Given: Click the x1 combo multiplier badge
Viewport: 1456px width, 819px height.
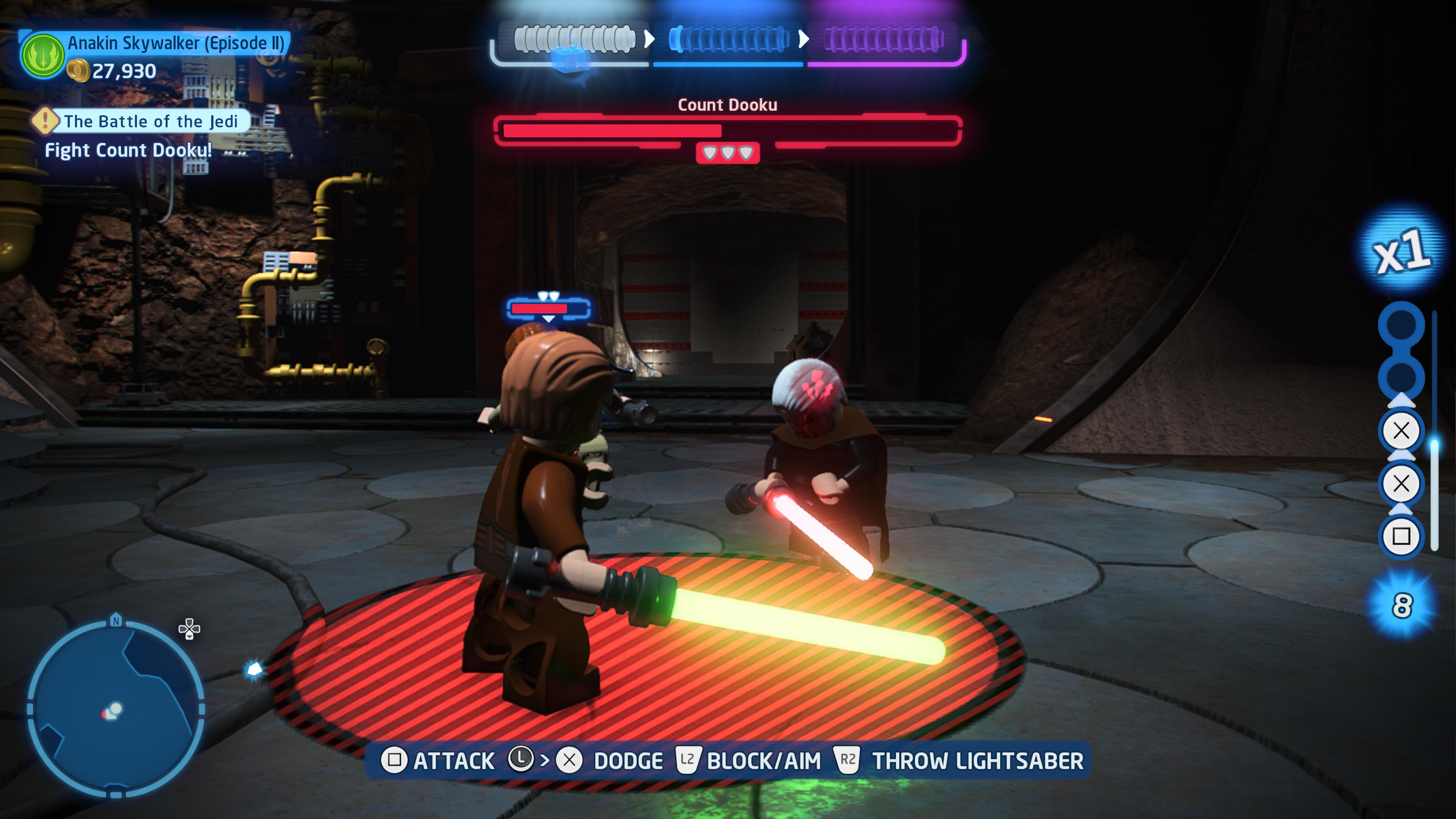Looking at the screenshot, I should pyautogui.click(x=1402, y=250).
